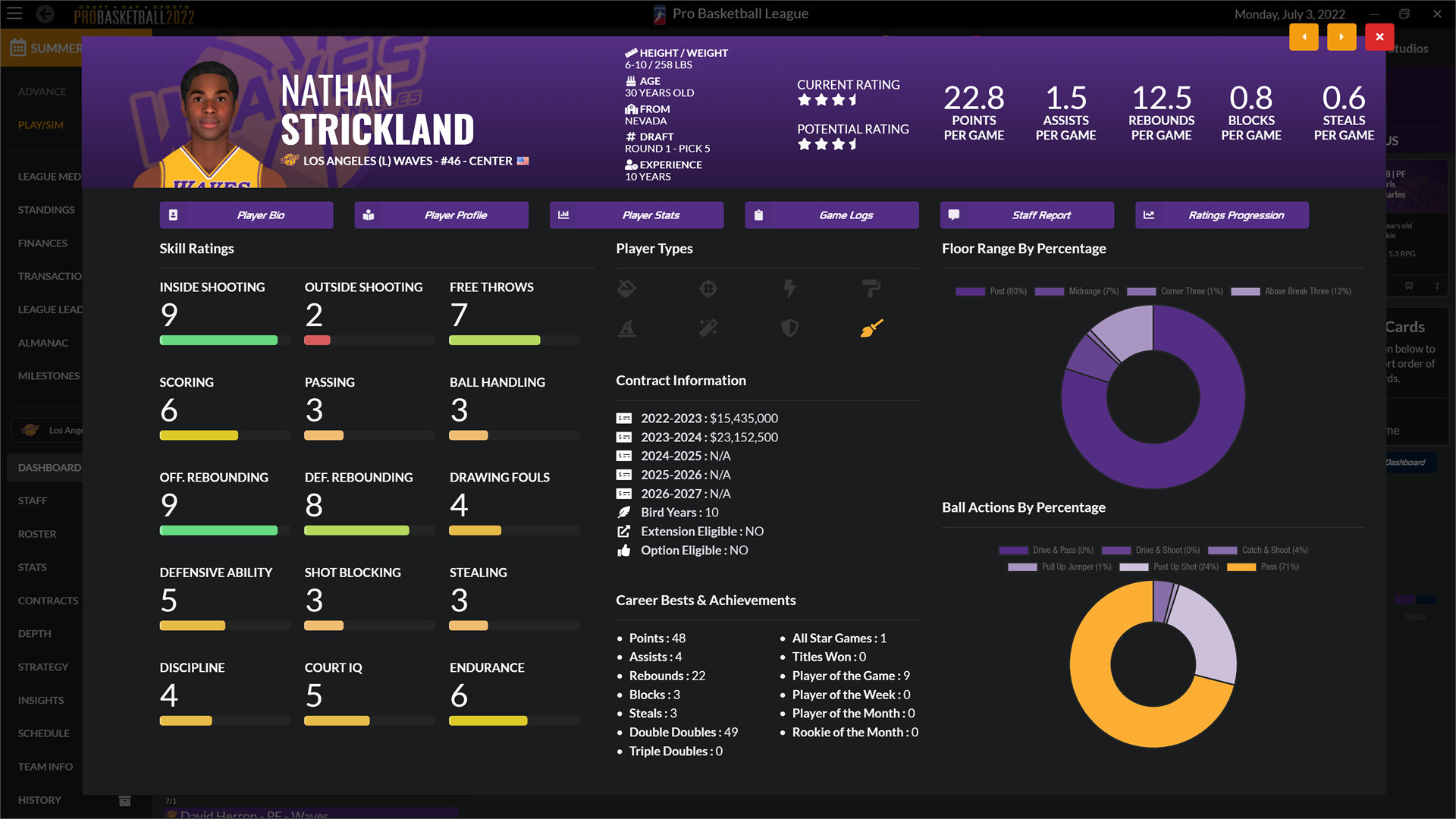This screenshot has width=1456, height=819.
Task: Switch to the Game Logs tab
Action: coord(831,215)
